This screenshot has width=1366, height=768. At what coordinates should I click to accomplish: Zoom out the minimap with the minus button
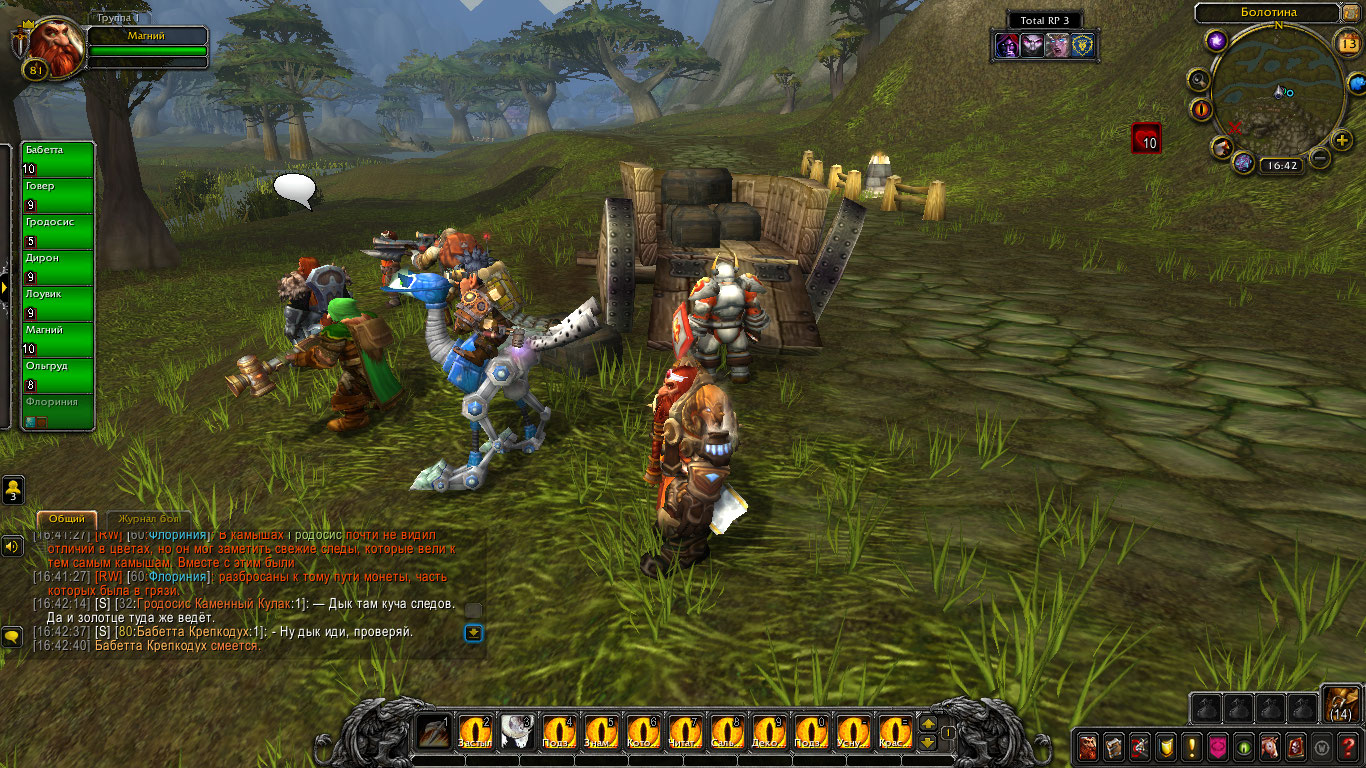pyautogui.click(x=1320, y=158)
